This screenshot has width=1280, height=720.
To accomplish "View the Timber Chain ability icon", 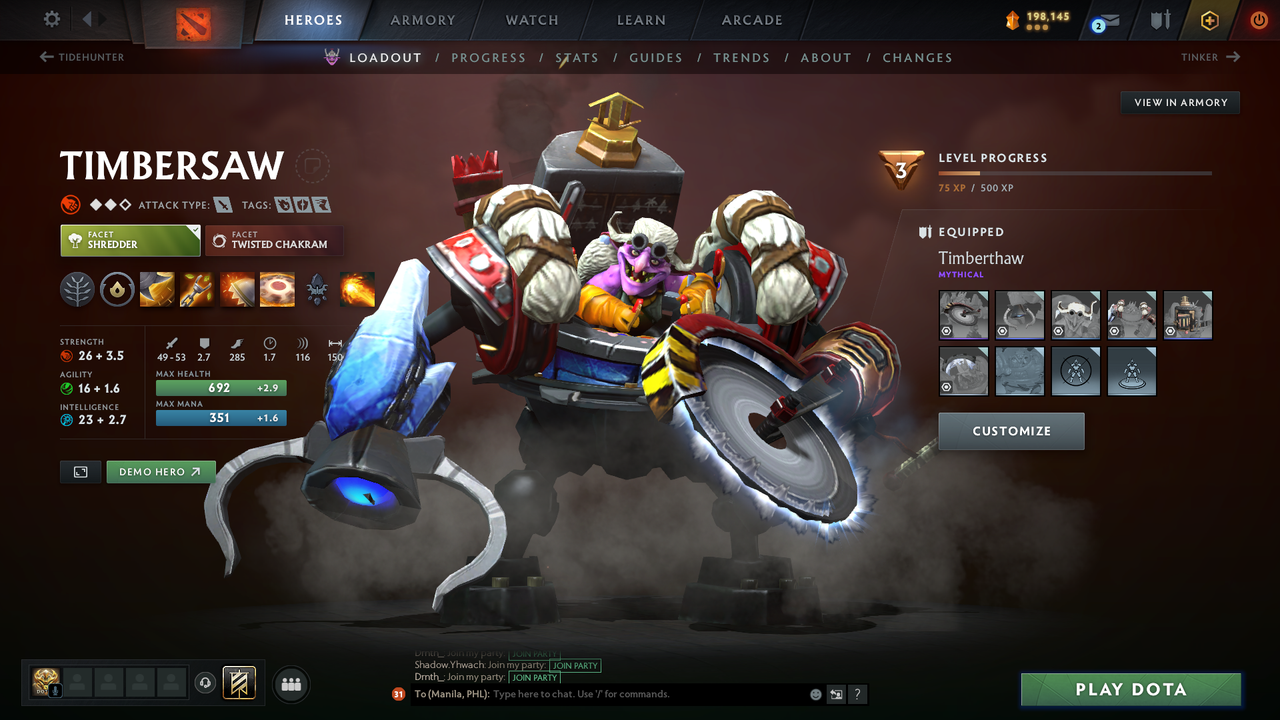I will click(197, 290).
